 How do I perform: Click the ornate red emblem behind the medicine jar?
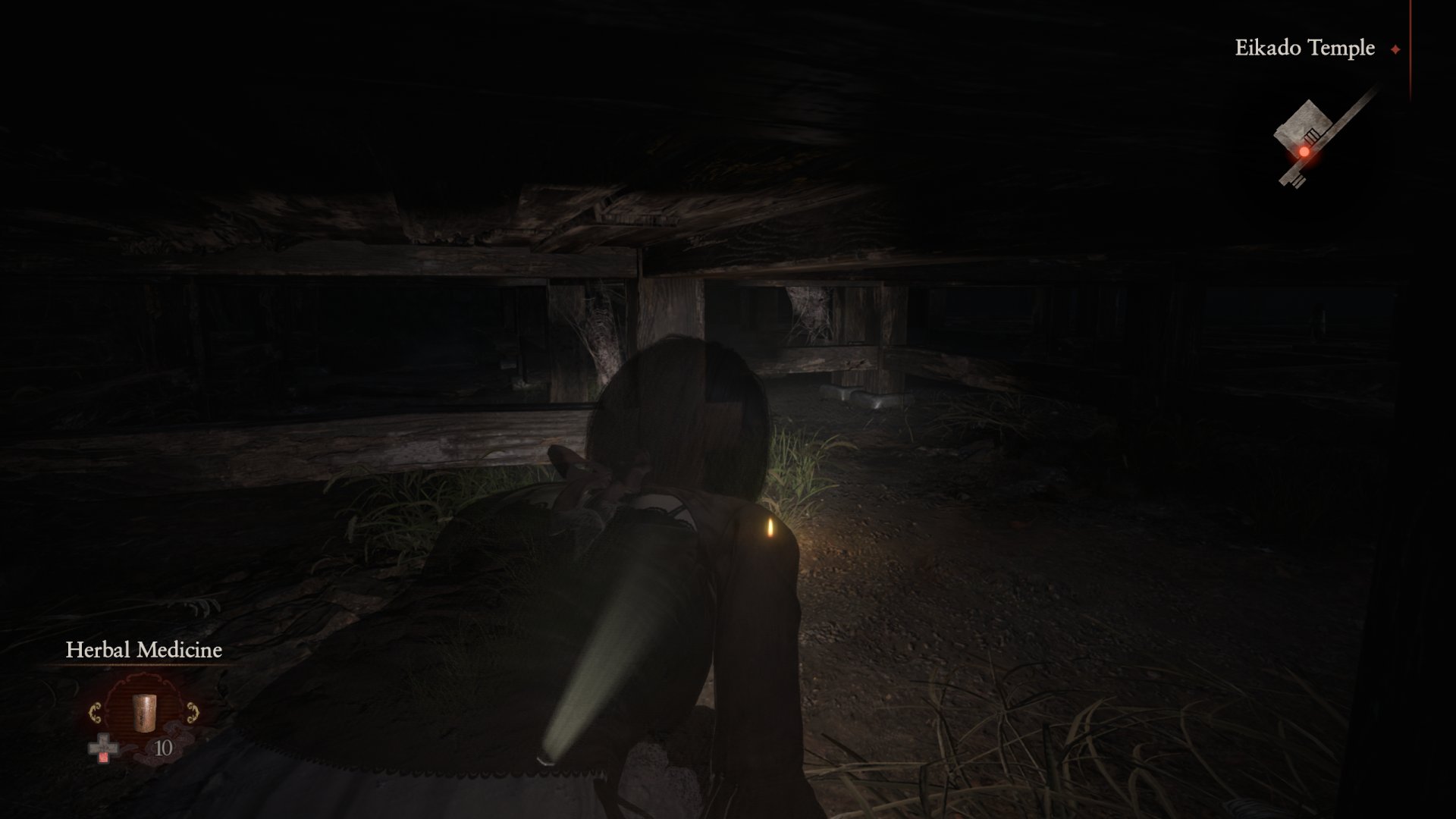[144, 686]
